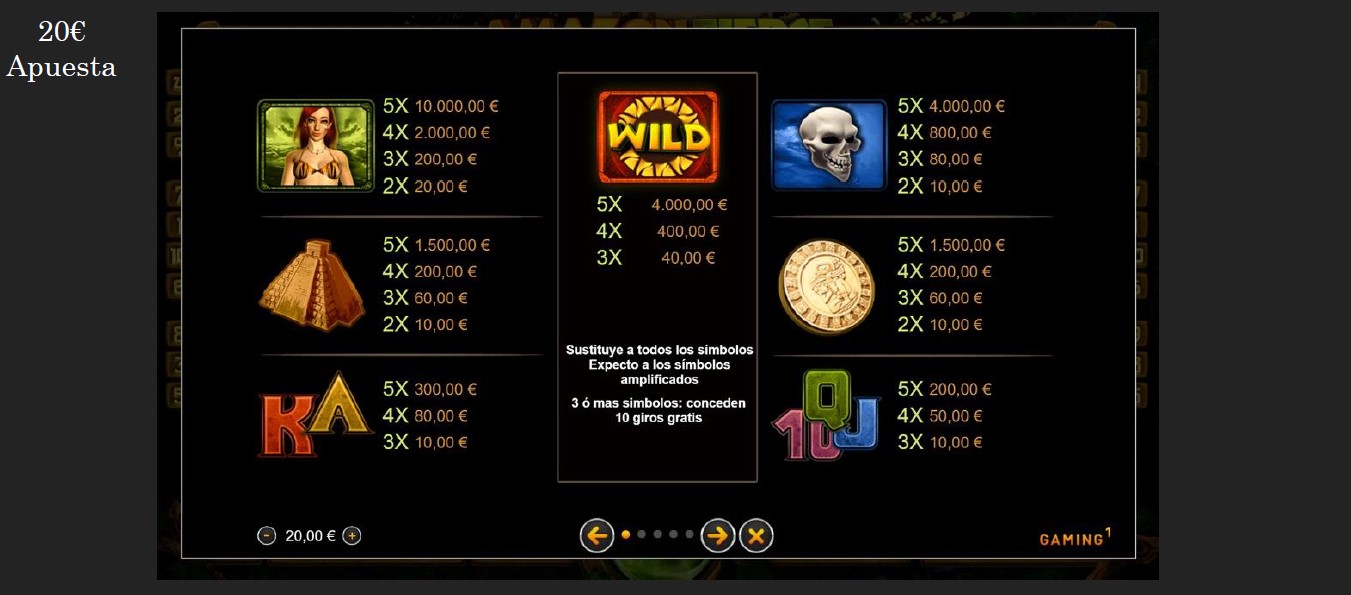Advance to the next paytable page

click(x=718, y=536)
